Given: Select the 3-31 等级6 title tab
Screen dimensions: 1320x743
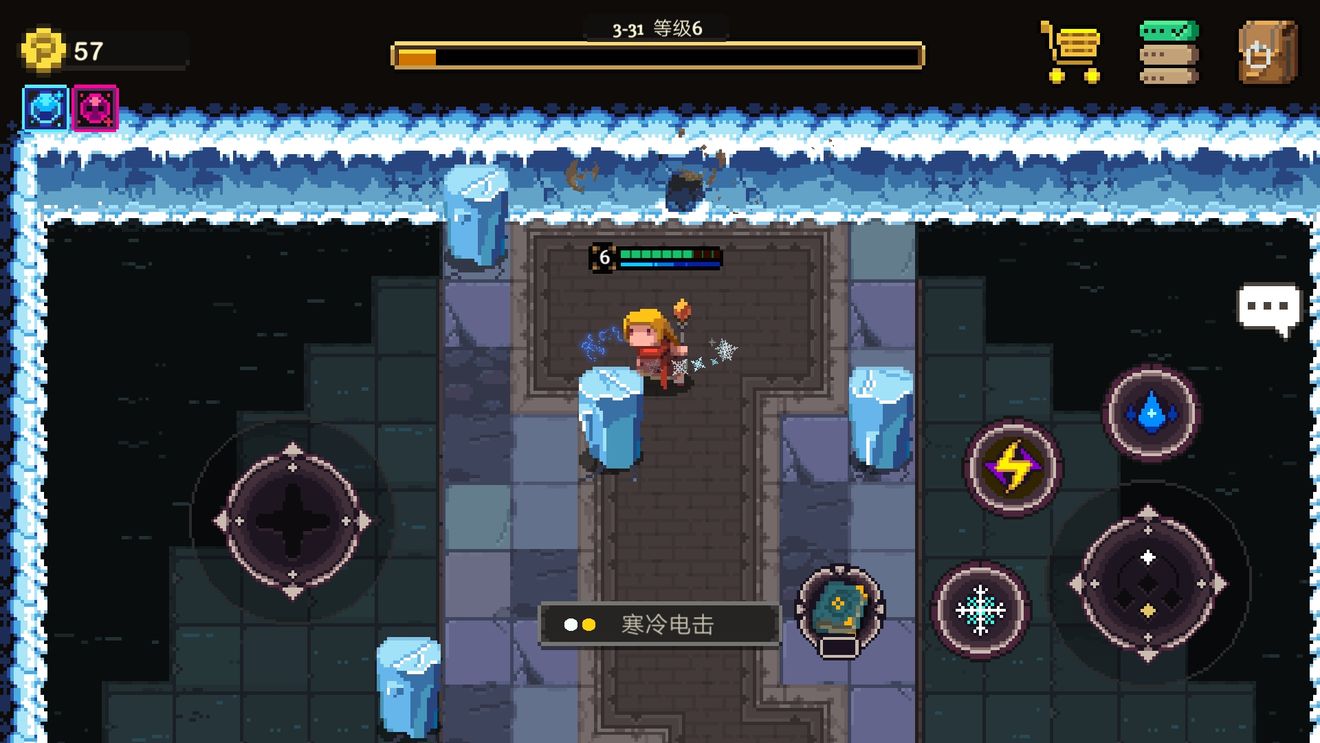Looking at the screenshot, I should click(655, 29).
